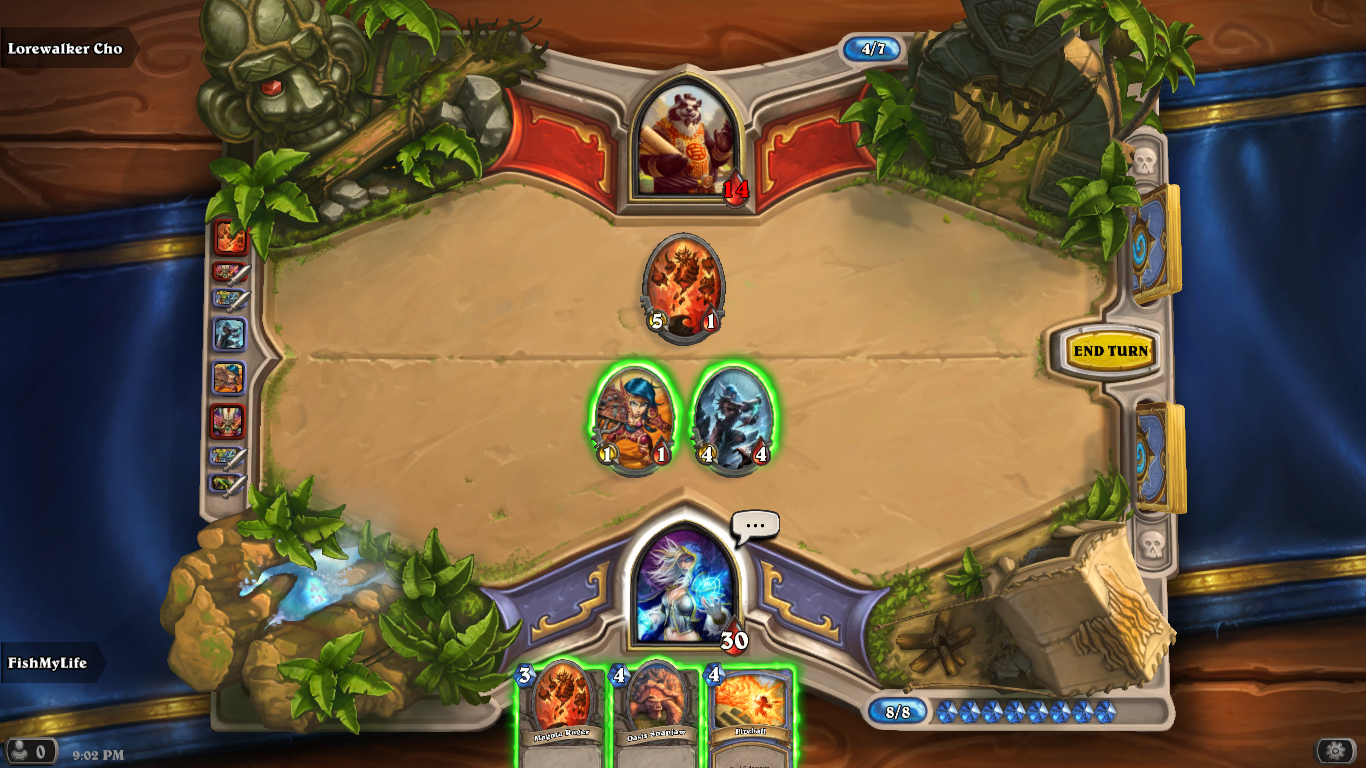
Task: End the current turn
Action: 1110,351
